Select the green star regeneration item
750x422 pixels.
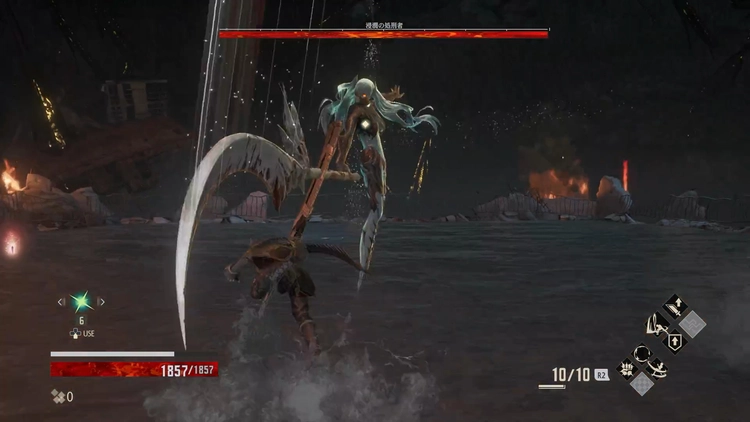pos(80,301)
